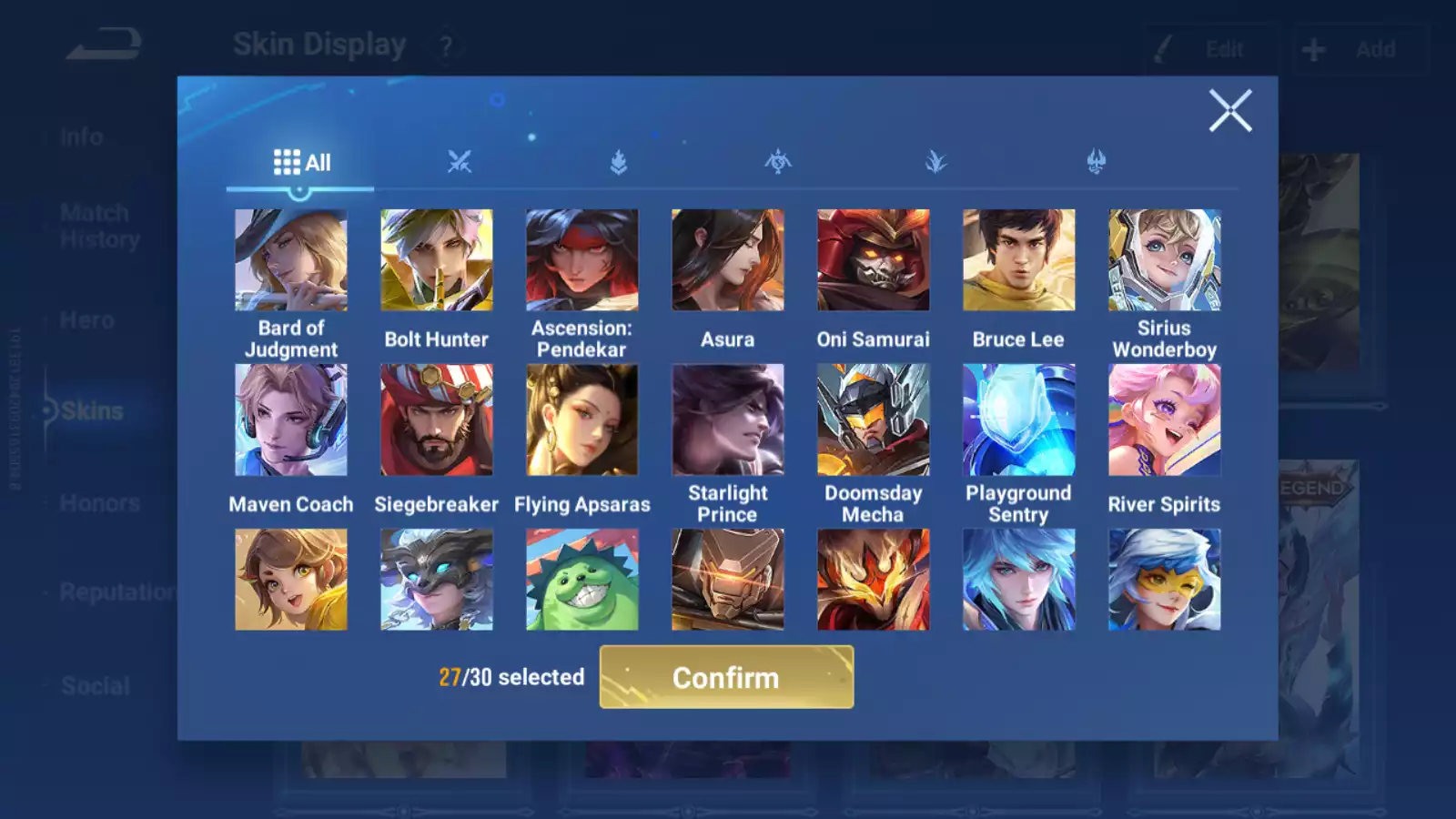The height and width of the screenshot is (819, 1456).
Task: Choose the Doomsday Mecha skin
Action: point(874,420)
